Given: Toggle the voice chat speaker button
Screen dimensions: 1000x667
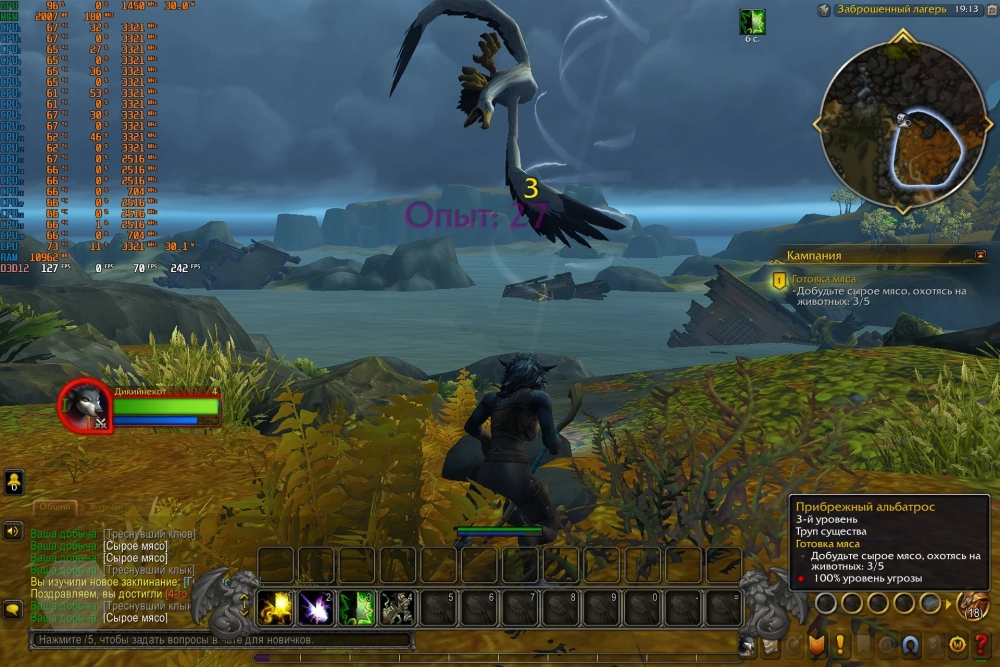Looking at the screenshot, I should point(14,530).
